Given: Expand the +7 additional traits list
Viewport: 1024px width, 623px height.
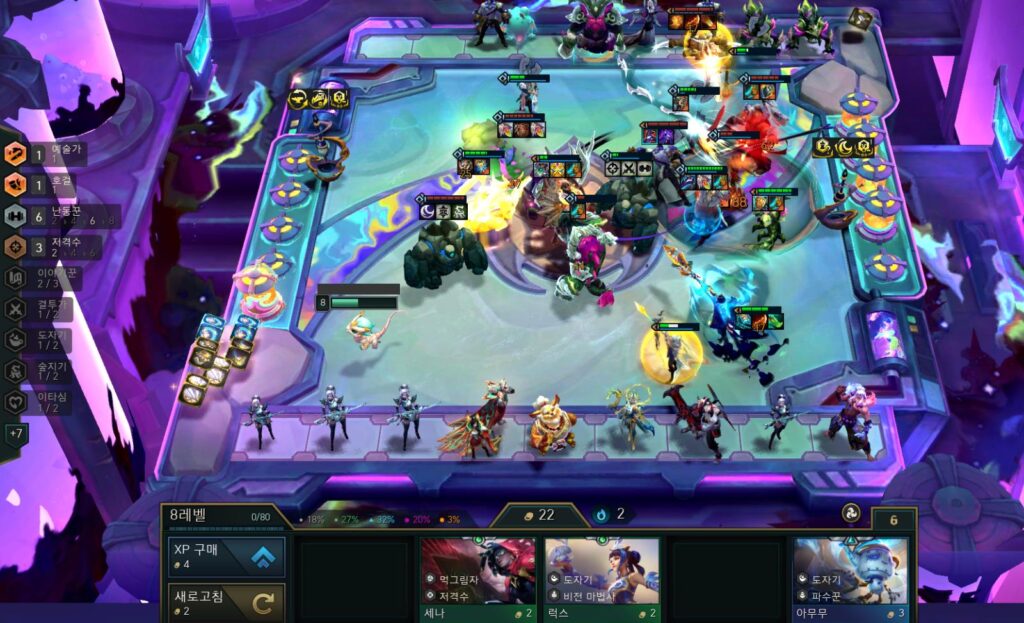Looking at the screenshot, I should point(16,434).
